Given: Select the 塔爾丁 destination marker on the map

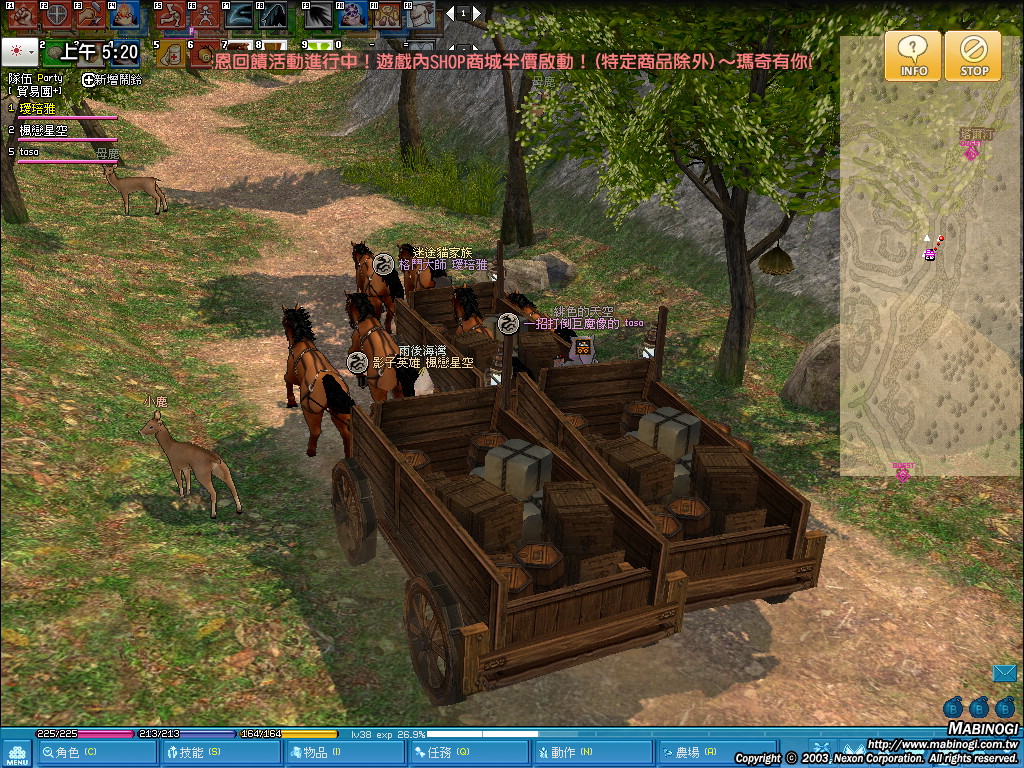Looking at the screenshot, I should [970, 151].
